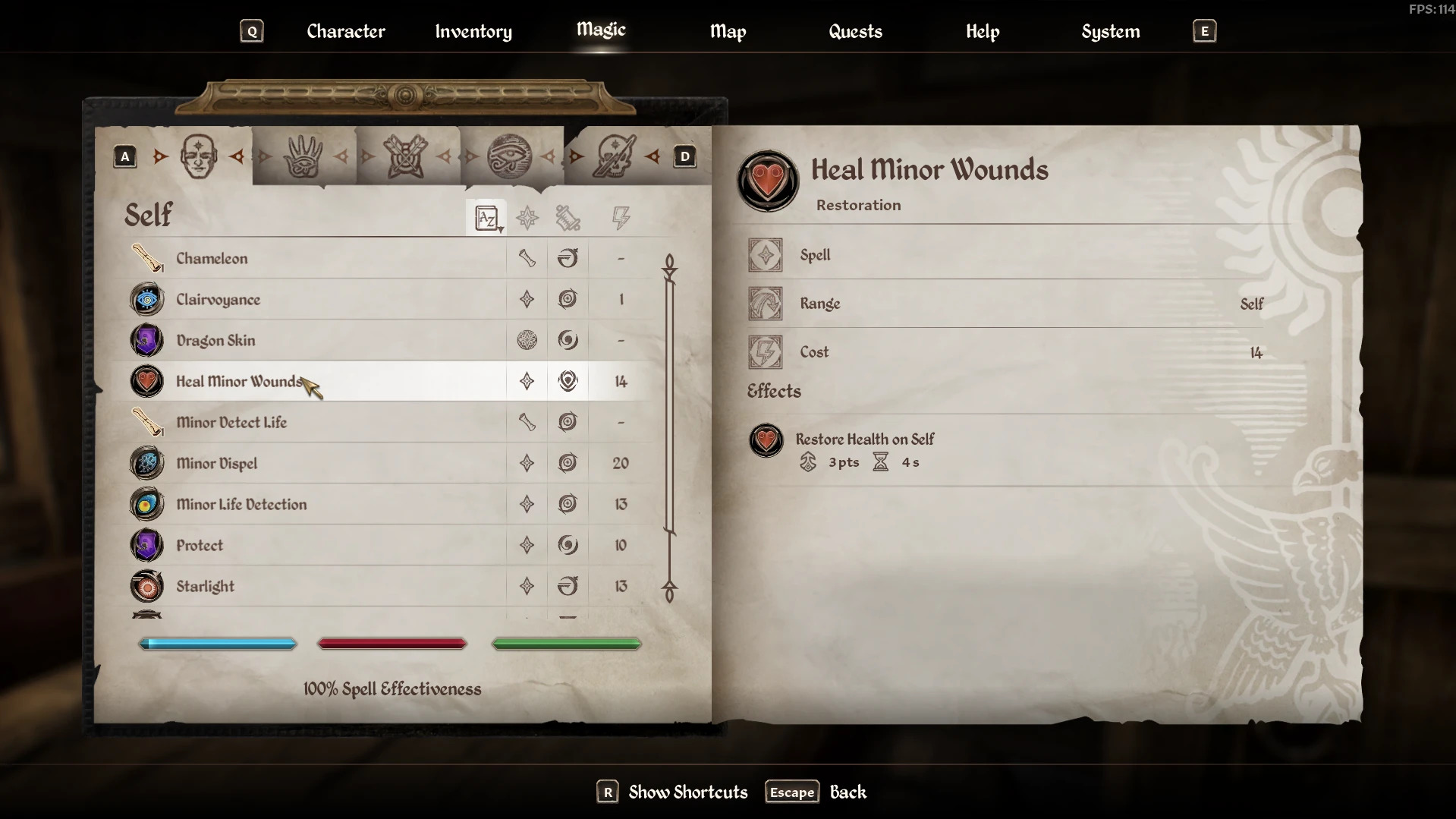1456x819 pixels.
Task: Open the Character menu tab
Action: tap(345, 31)
